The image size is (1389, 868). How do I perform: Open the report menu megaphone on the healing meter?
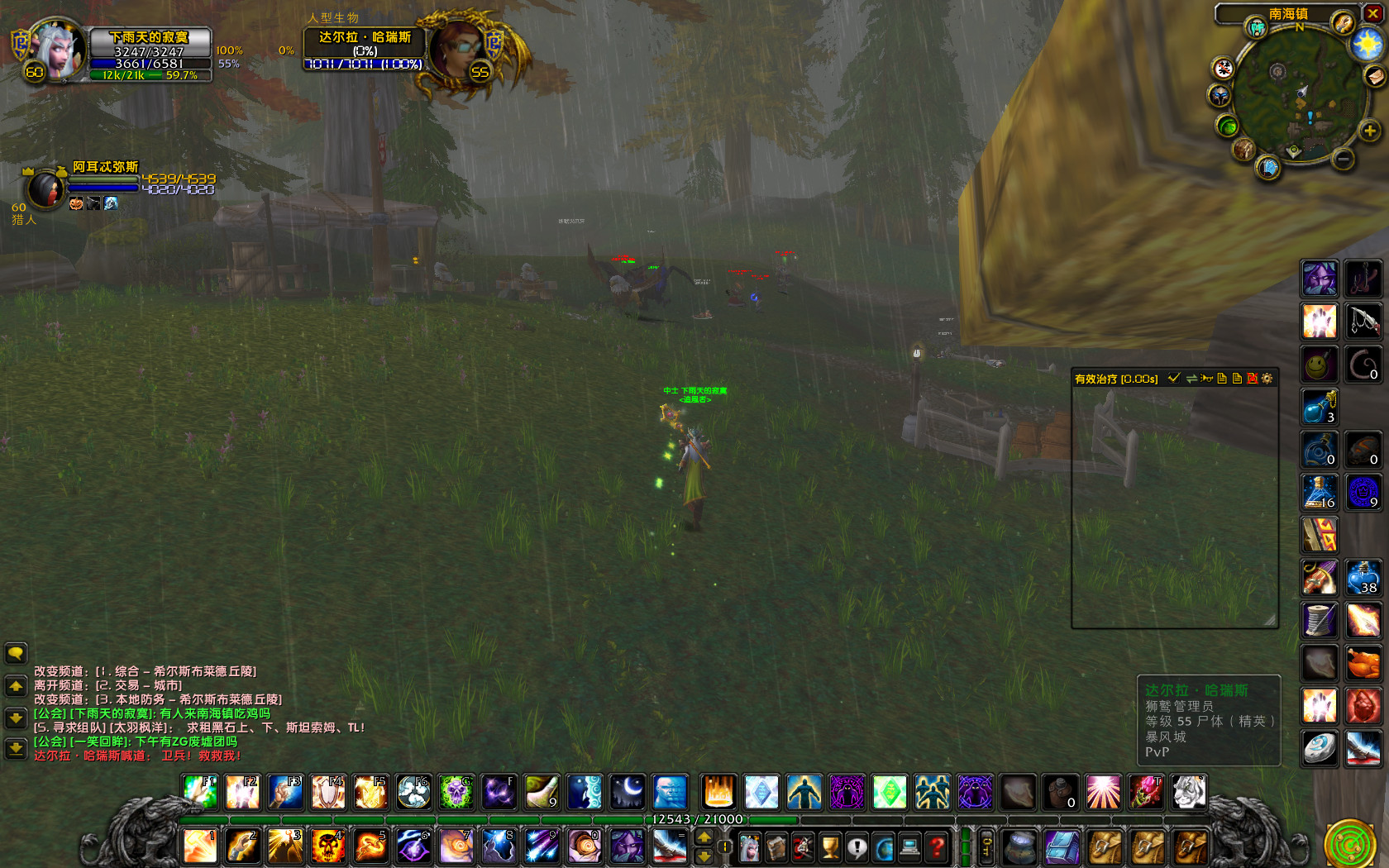tap(1206, 379)
